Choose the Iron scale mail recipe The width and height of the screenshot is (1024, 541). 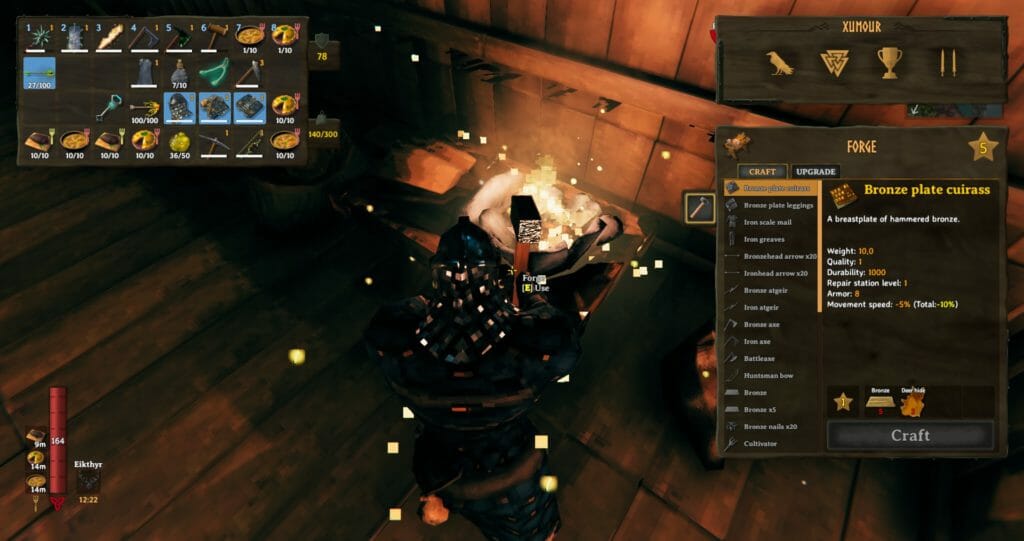coord(768,222)
